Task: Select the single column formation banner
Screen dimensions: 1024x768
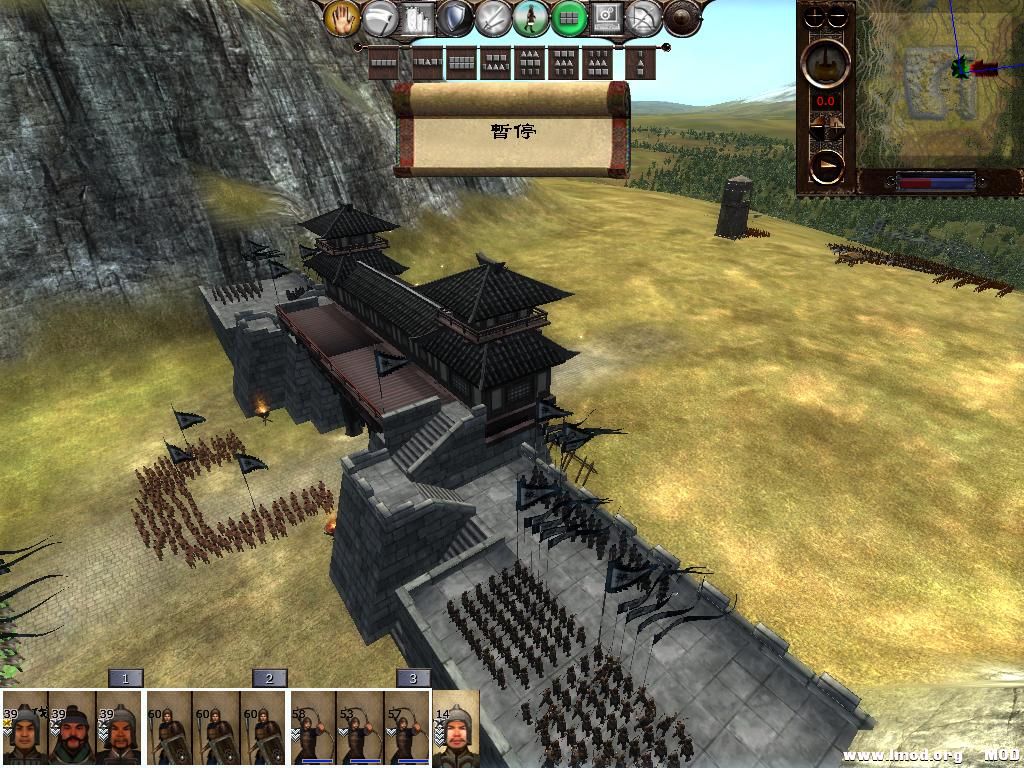Action: tap(641, 63)
